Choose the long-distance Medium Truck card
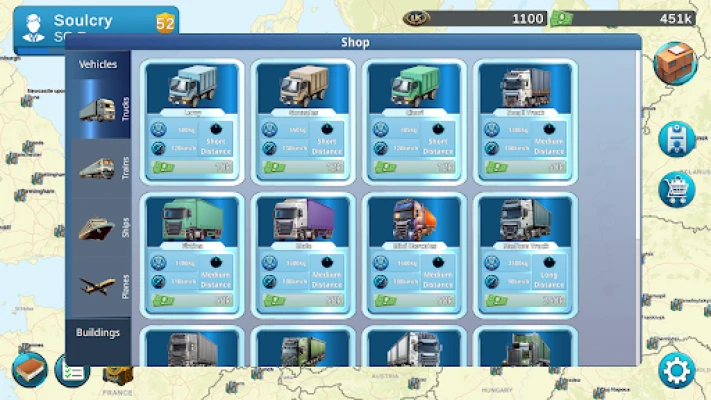This screenshot has height=400, width=711. pos(524,252)
